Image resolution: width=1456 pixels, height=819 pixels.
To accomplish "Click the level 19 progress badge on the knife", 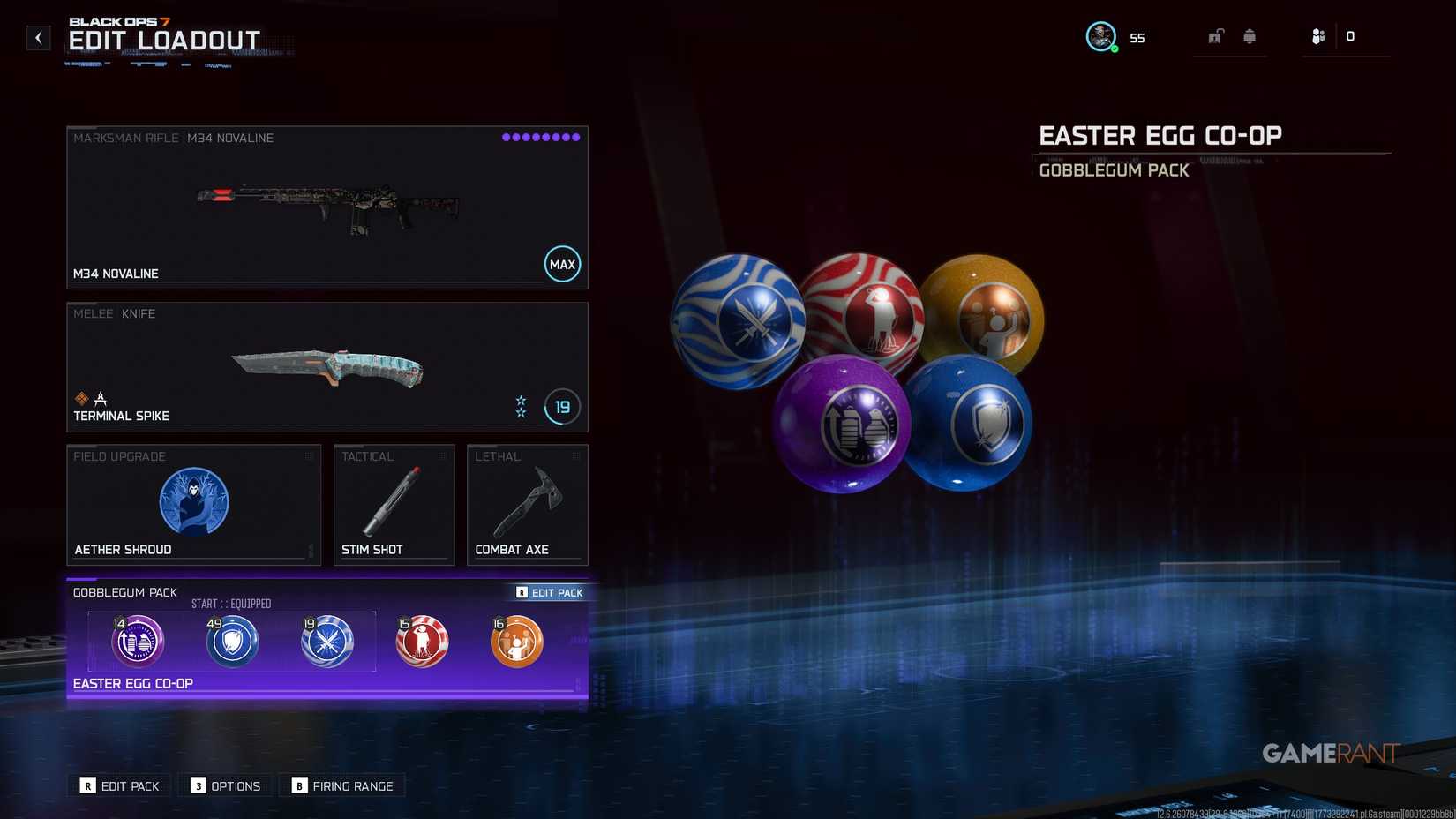I will 560,407.
